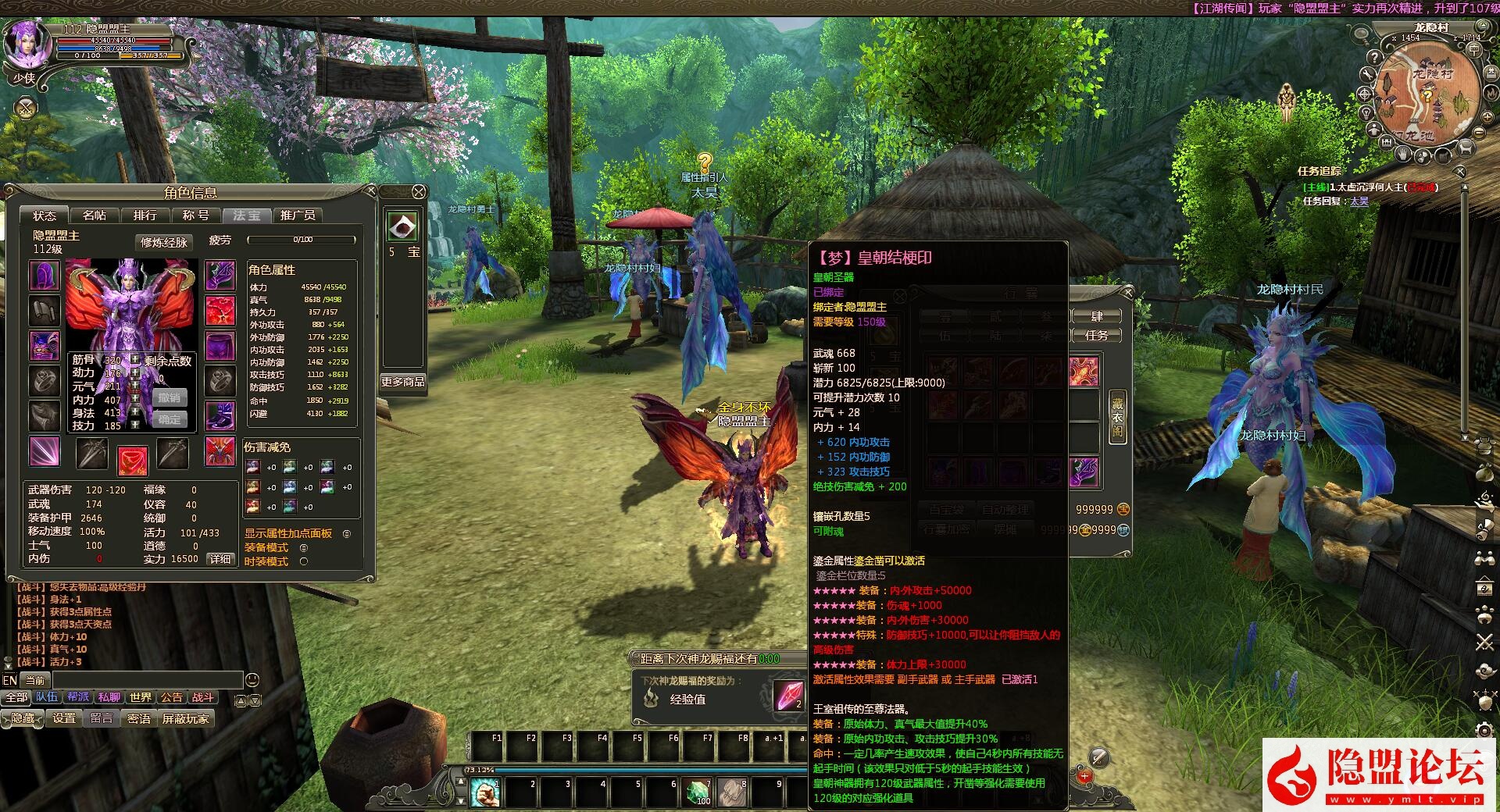Click the 修炼经脉 button
Screen dimensions: 1500x812
point(163,242)
